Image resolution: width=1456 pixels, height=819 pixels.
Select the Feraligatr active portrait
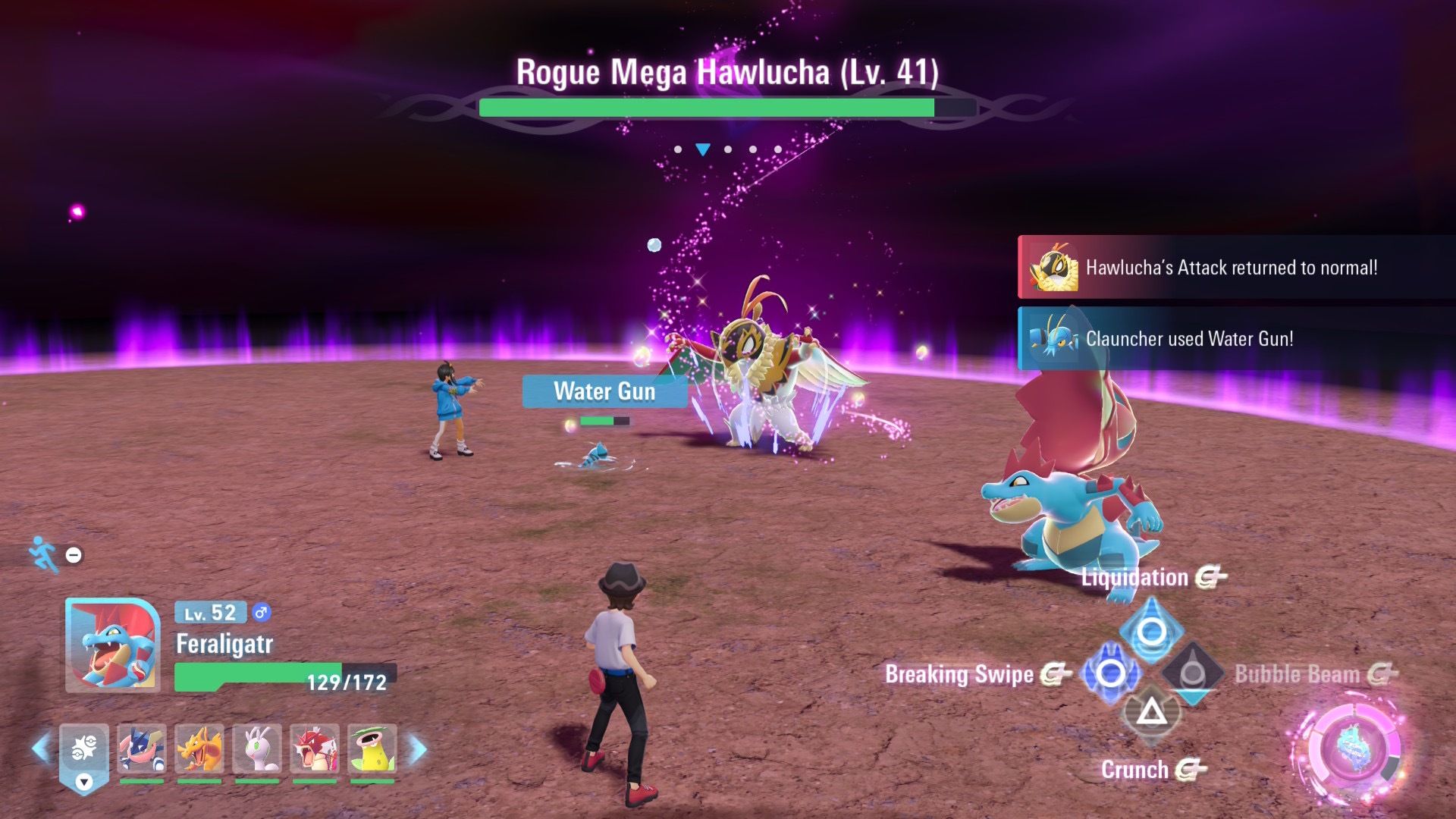coord(113,645)
